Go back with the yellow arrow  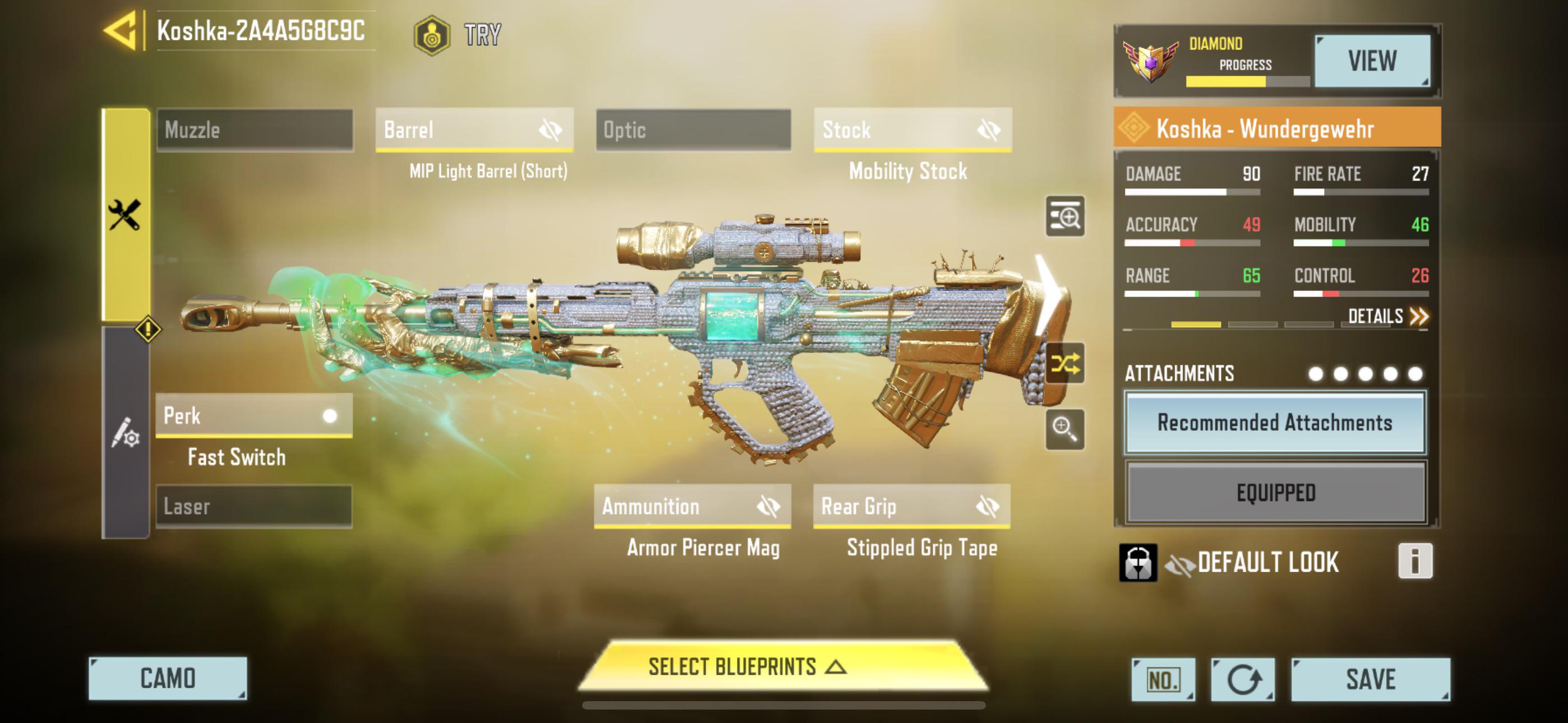pos(121,30)
